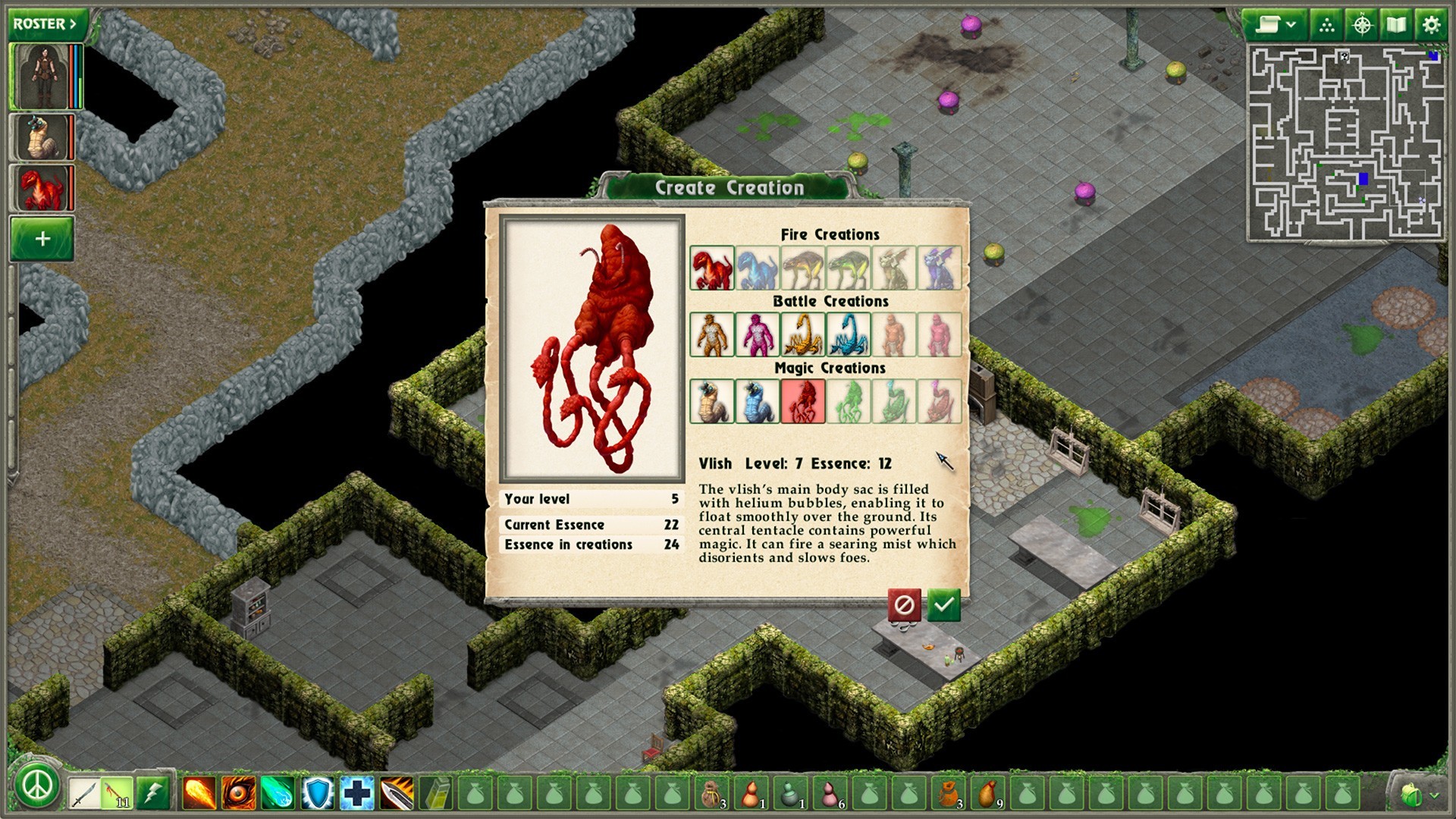Viewport: 1456px width, 819px height.
Task: Choose the tan worm magic creation
Action: [x=711, y=401]
